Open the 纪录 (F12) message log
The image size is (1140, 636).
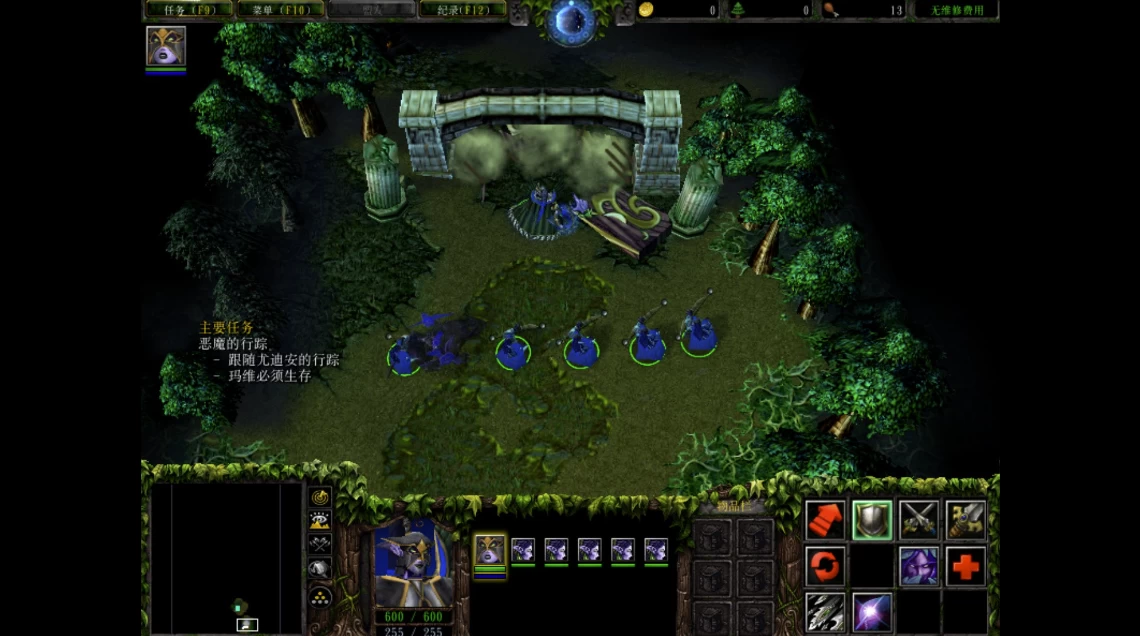(462, 10)
